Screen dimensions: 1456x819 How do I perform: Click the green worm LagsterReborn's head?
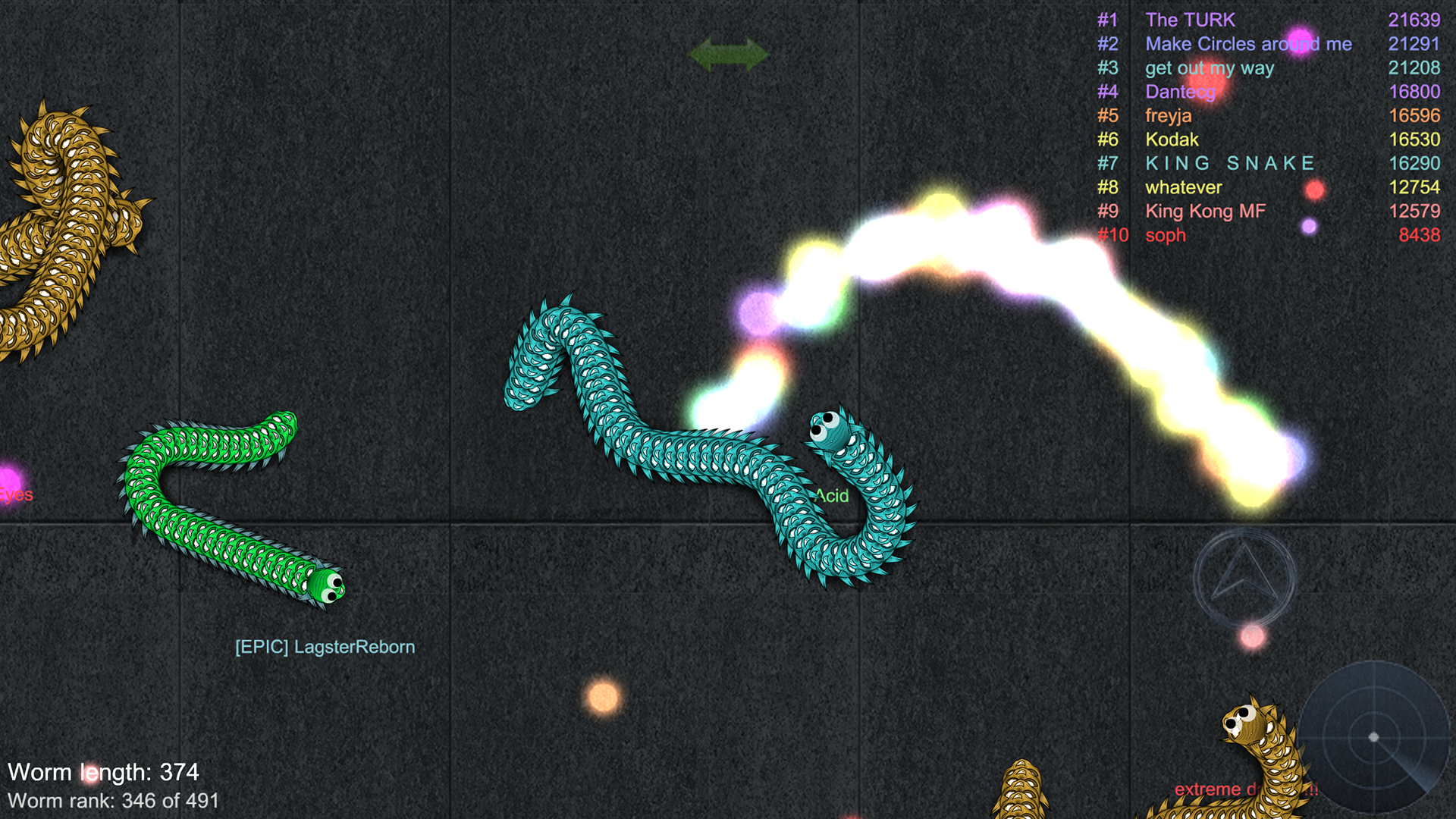[x=326, y=588]
